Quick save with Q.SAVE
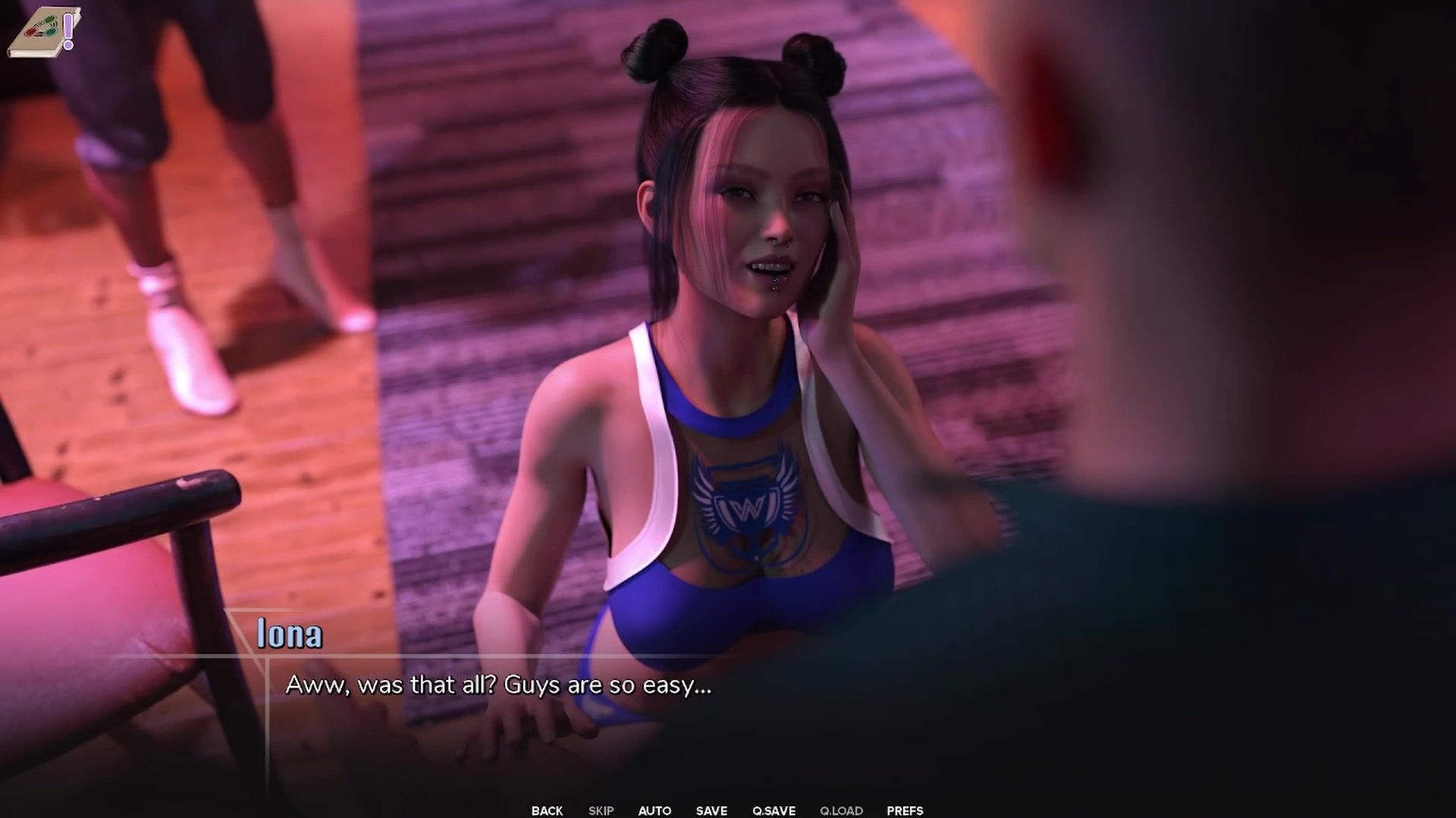Image resolution: width=1456 pixels, height=818 pixels. 773,810
